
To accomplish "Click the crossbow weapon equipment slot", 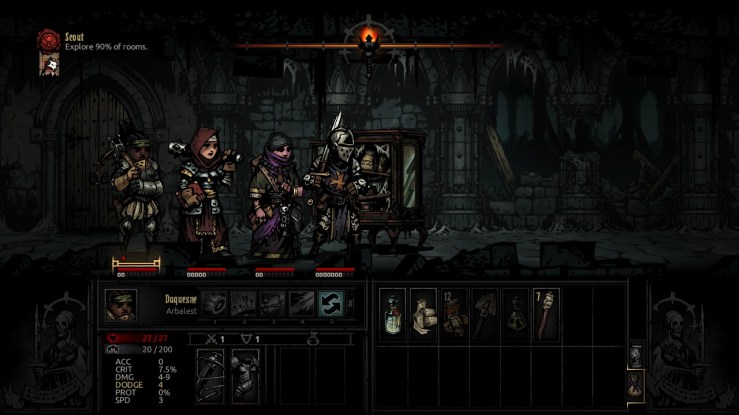I will click(212, 375).
